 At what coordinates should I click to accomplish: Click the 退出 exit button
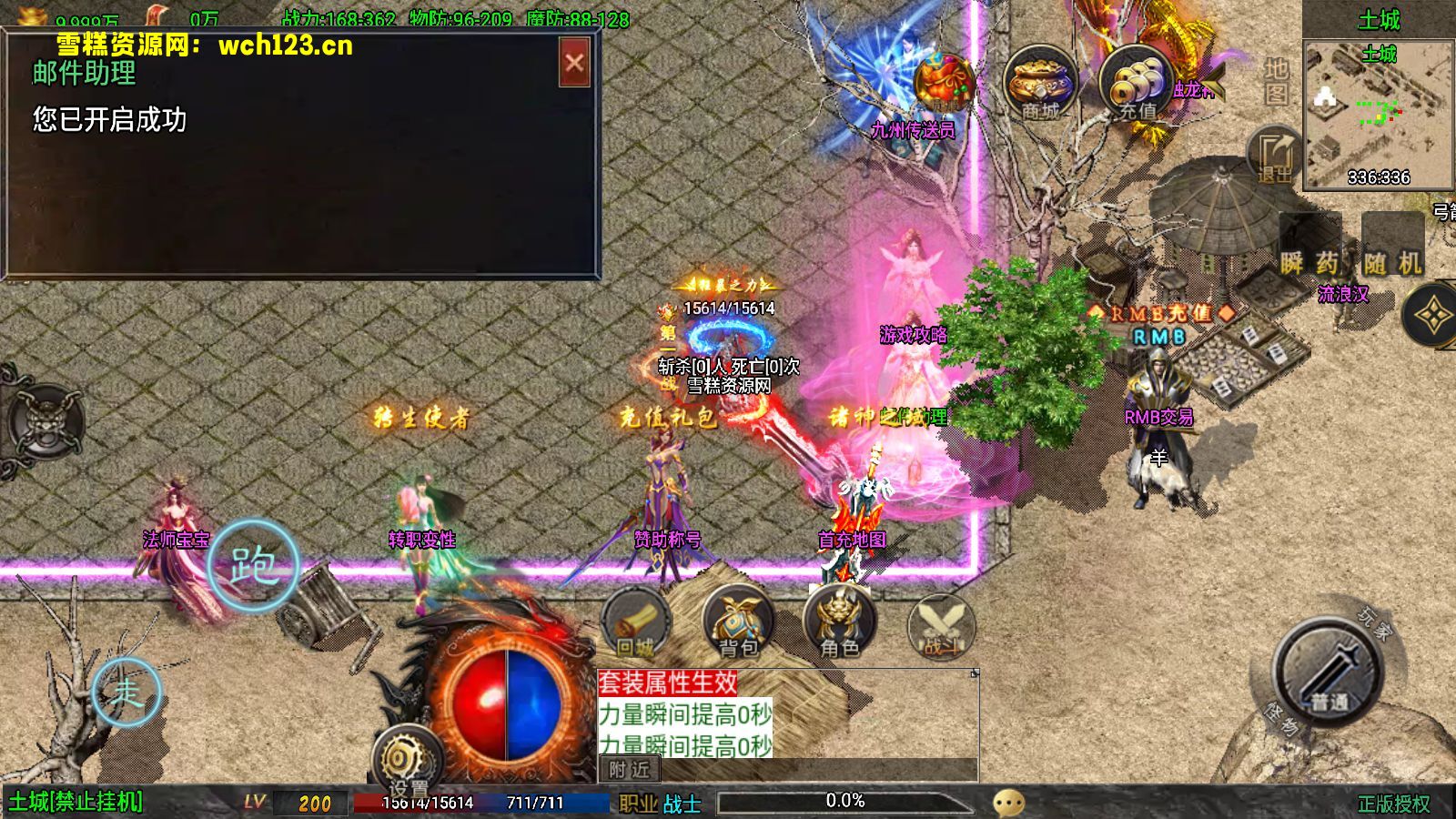pos(1276,155)
